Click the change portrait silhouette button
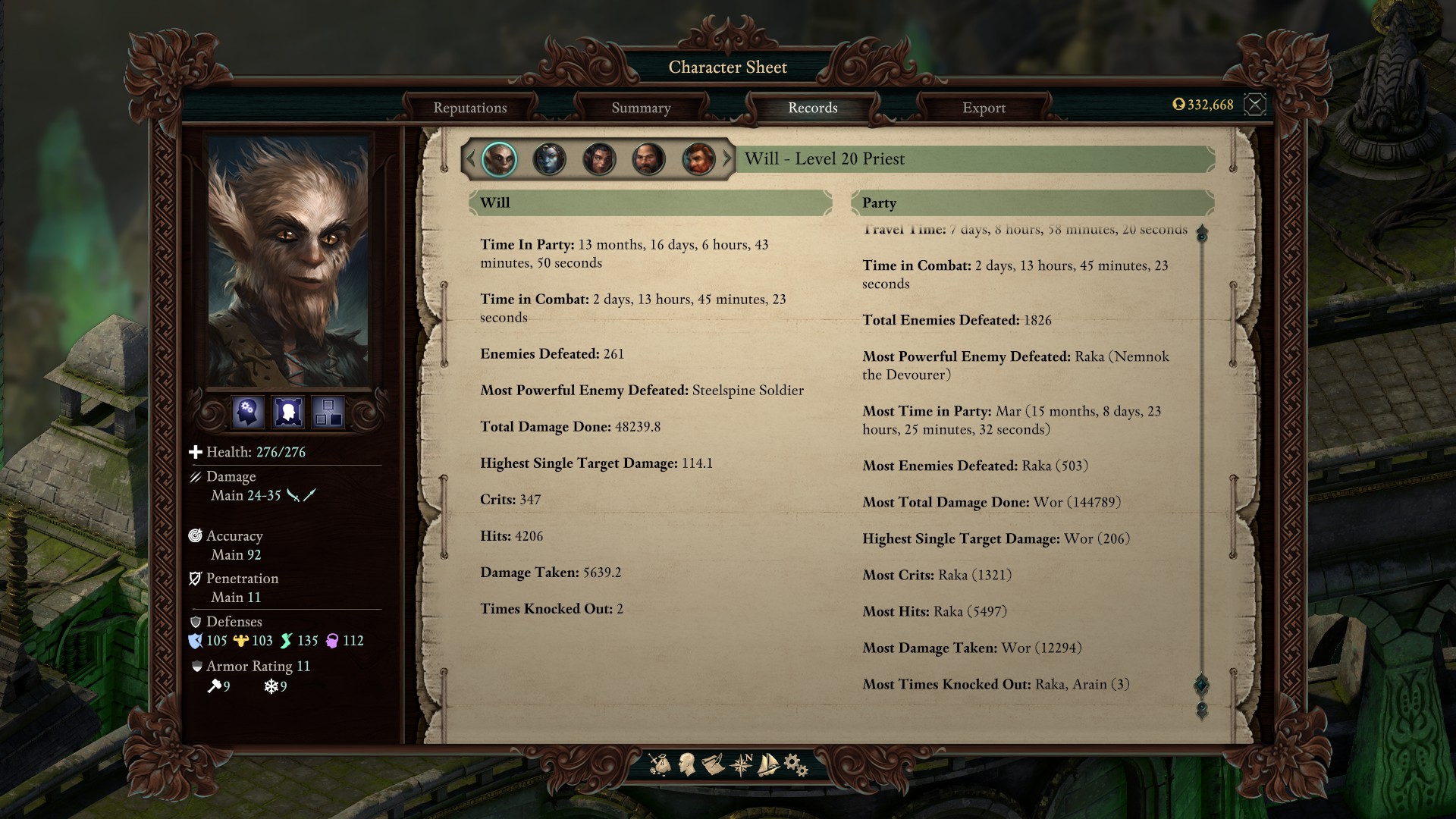1456x819 pixels. (288, 412)
